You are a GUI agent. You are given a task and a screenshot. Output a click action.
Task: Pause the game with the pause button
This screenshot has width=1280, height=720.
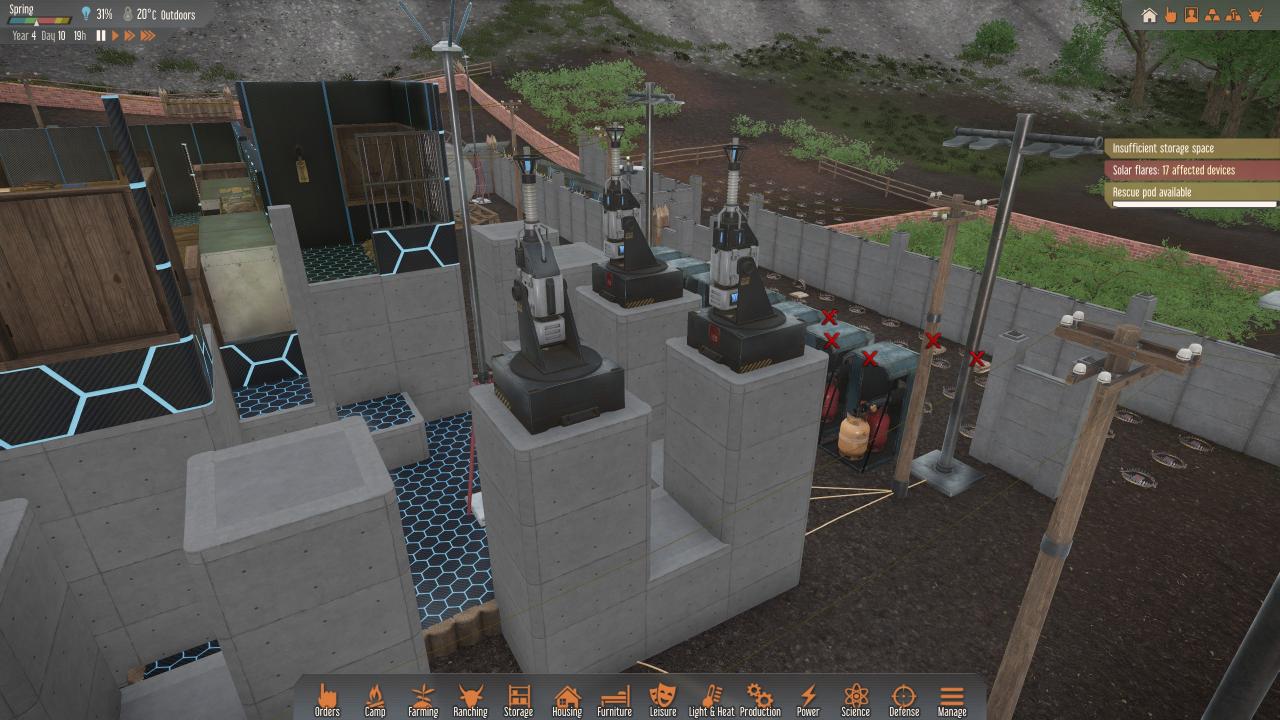click(x=101, y=36)
